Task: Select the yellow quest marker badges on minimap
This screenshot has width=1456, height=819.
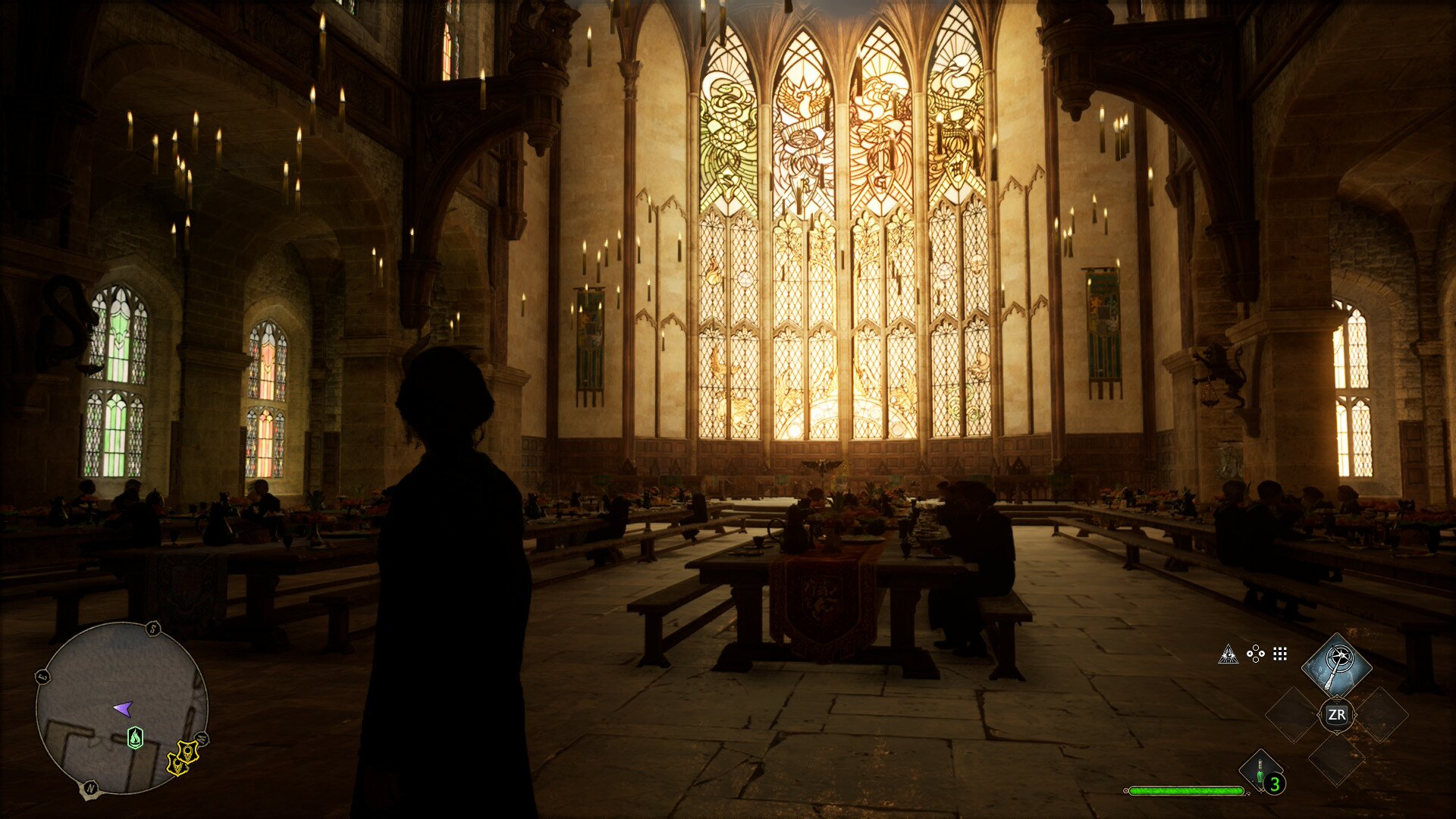Action: pos(182,758)
